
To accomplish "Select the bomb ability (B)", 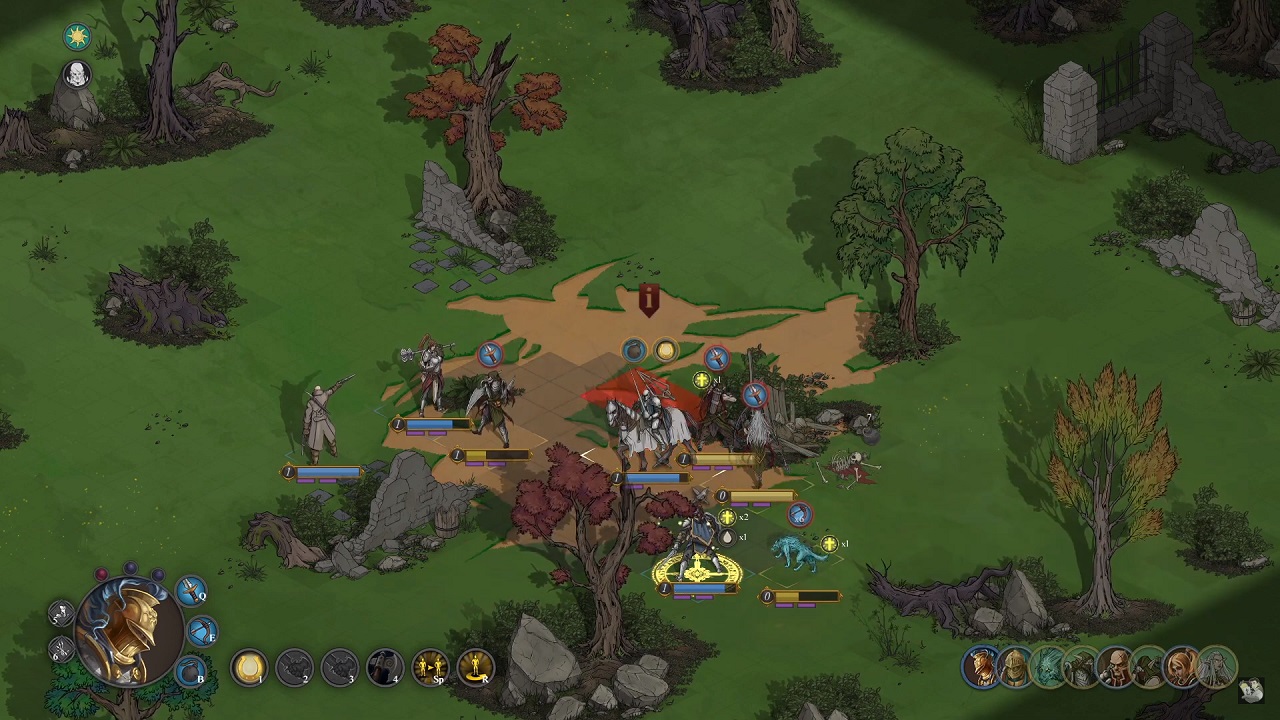I will point(192,672).
